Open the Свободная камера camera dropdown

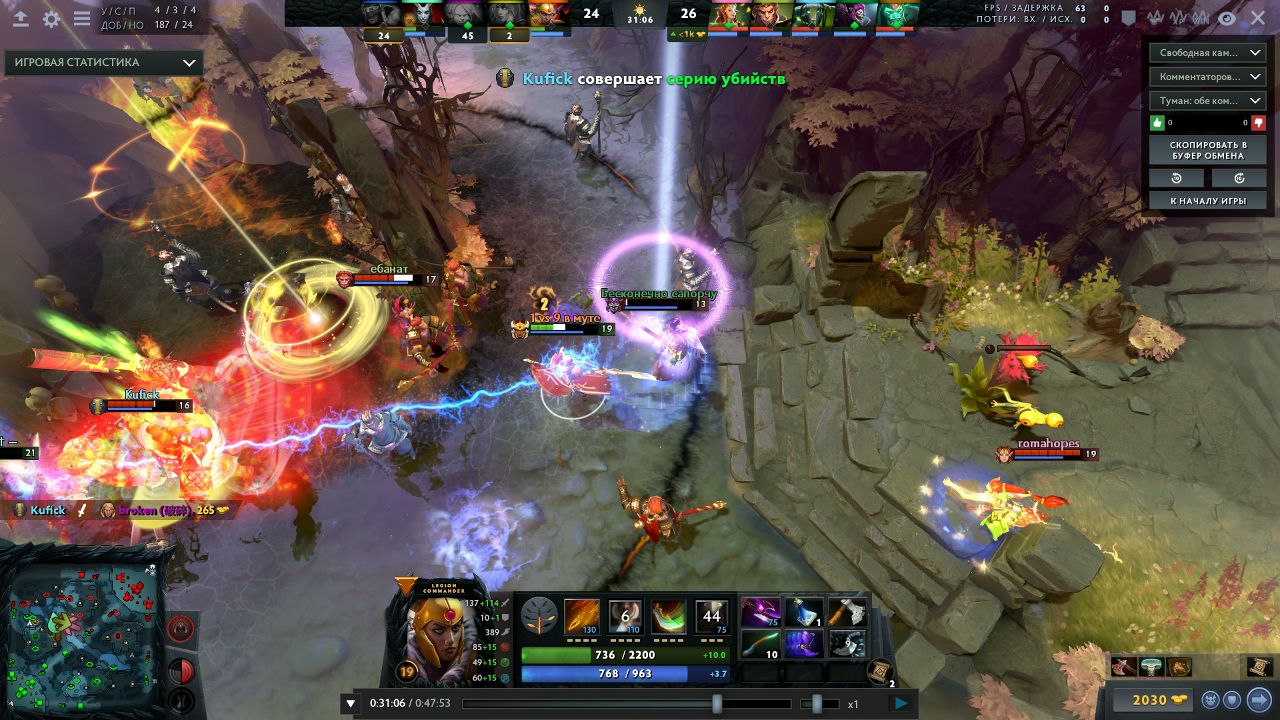pos(1208,52)
